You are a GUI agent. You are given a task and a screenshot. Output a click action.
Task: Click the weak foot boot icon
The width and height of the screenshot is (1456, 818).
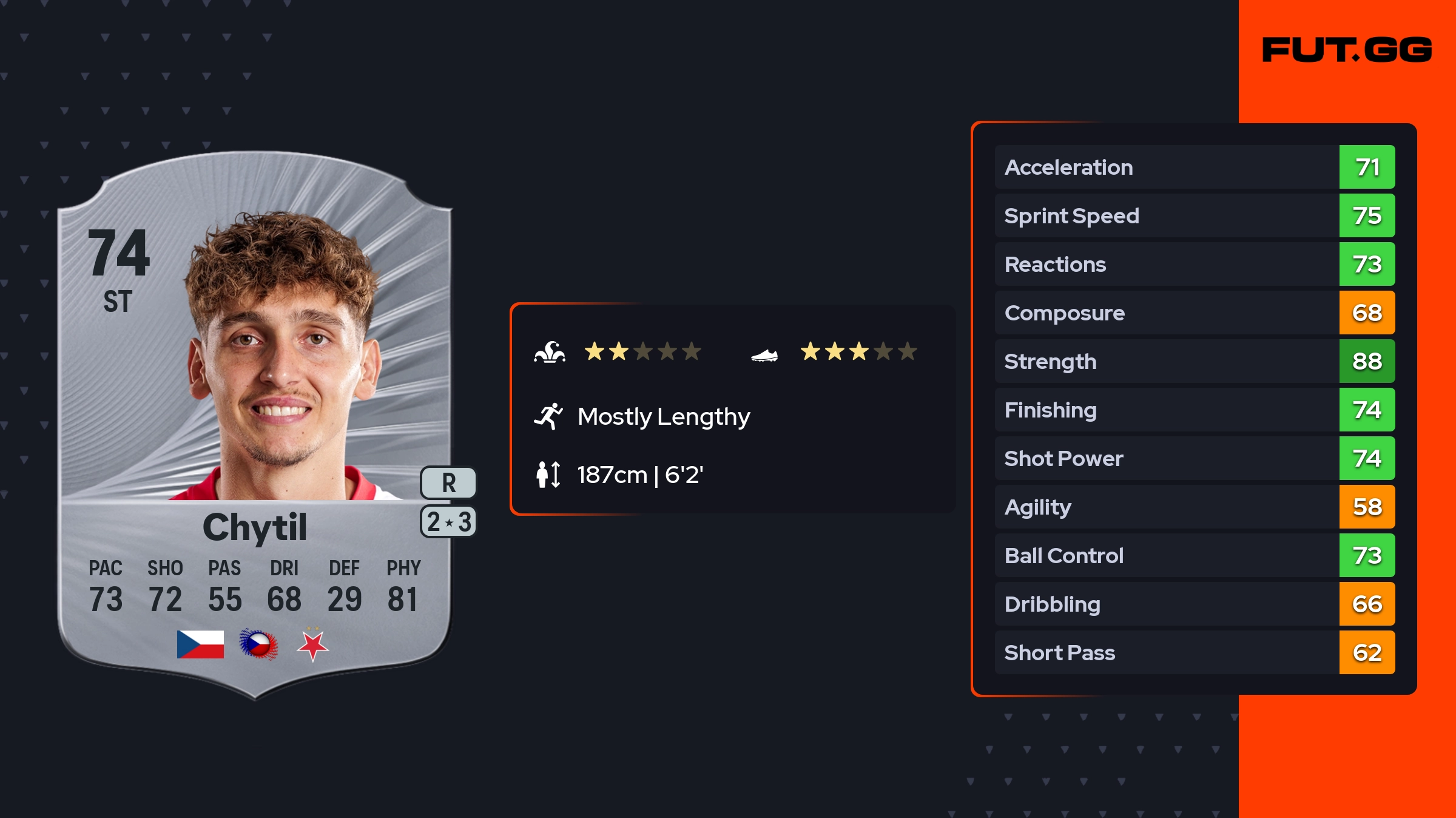[x=764, y=355]
